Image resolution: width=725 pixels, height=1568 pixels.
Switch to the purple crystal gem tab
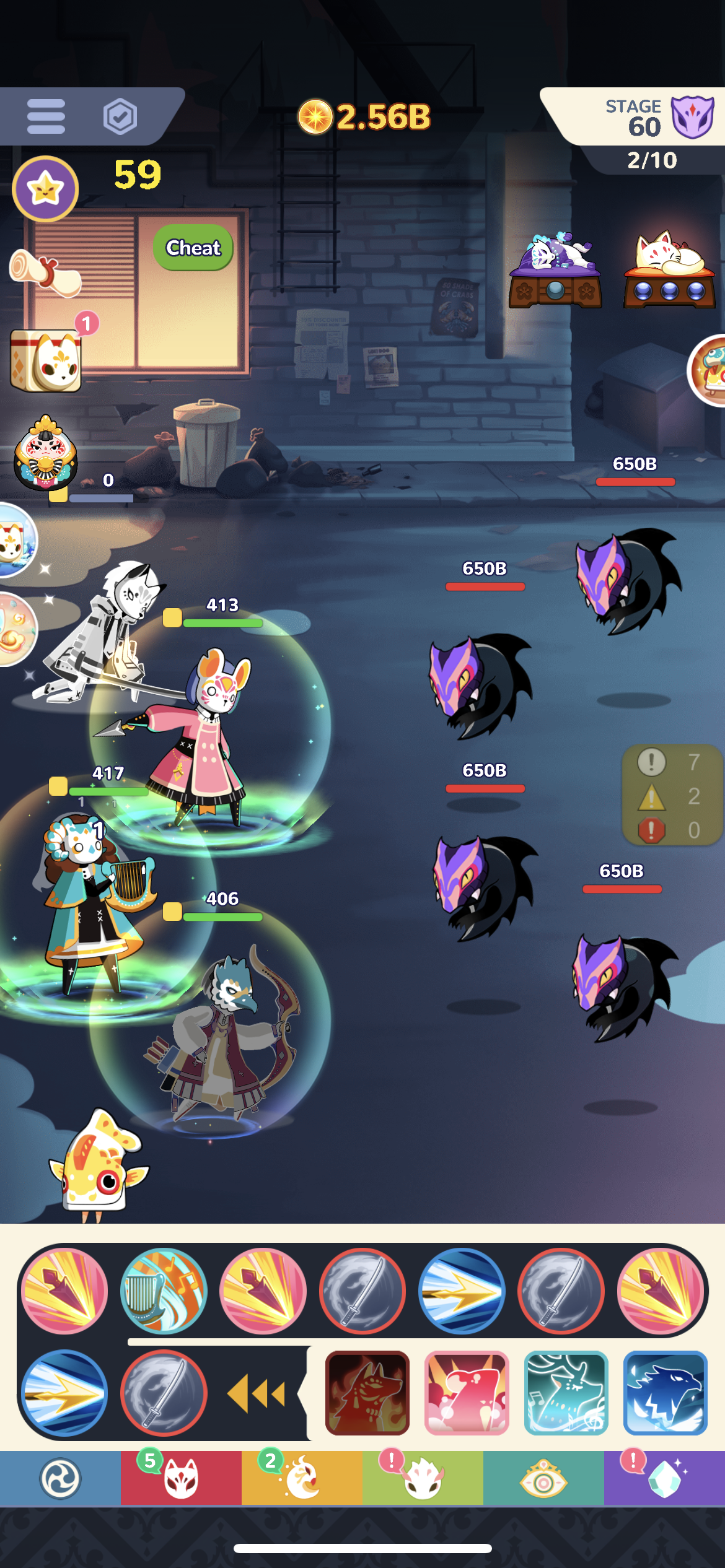pyautogui.click(x=664, y=1479)
